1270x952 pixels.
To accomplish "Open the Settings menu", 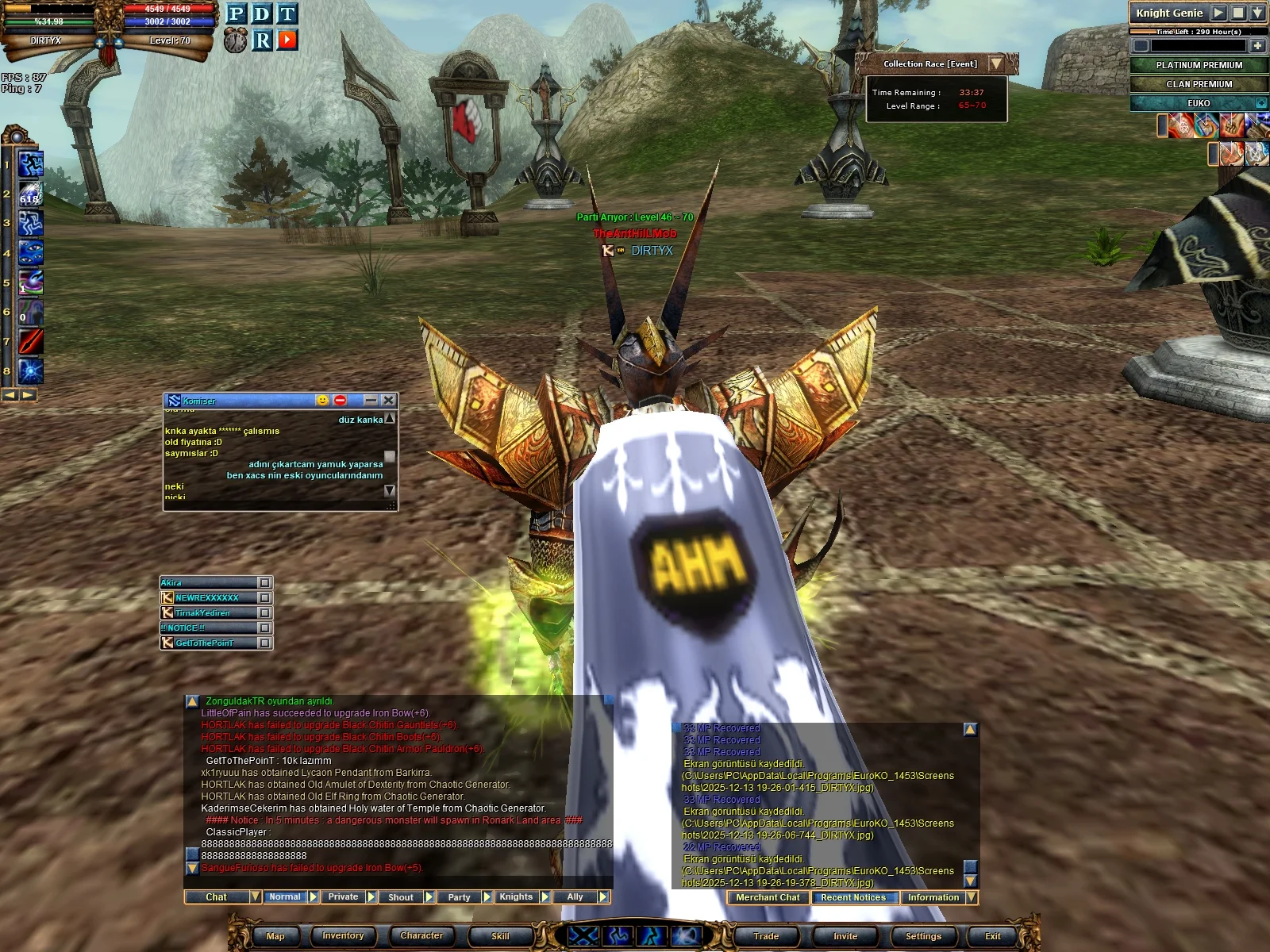I will click(x=923, y=936).
